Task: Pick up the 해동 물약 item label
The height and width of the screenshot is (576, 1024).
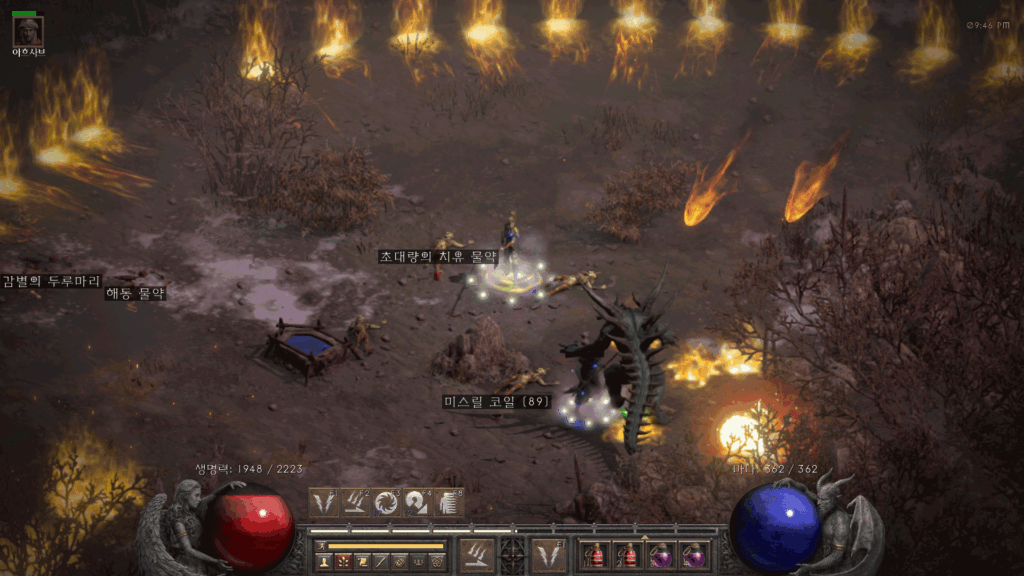Action: click(x=135, y=293)
